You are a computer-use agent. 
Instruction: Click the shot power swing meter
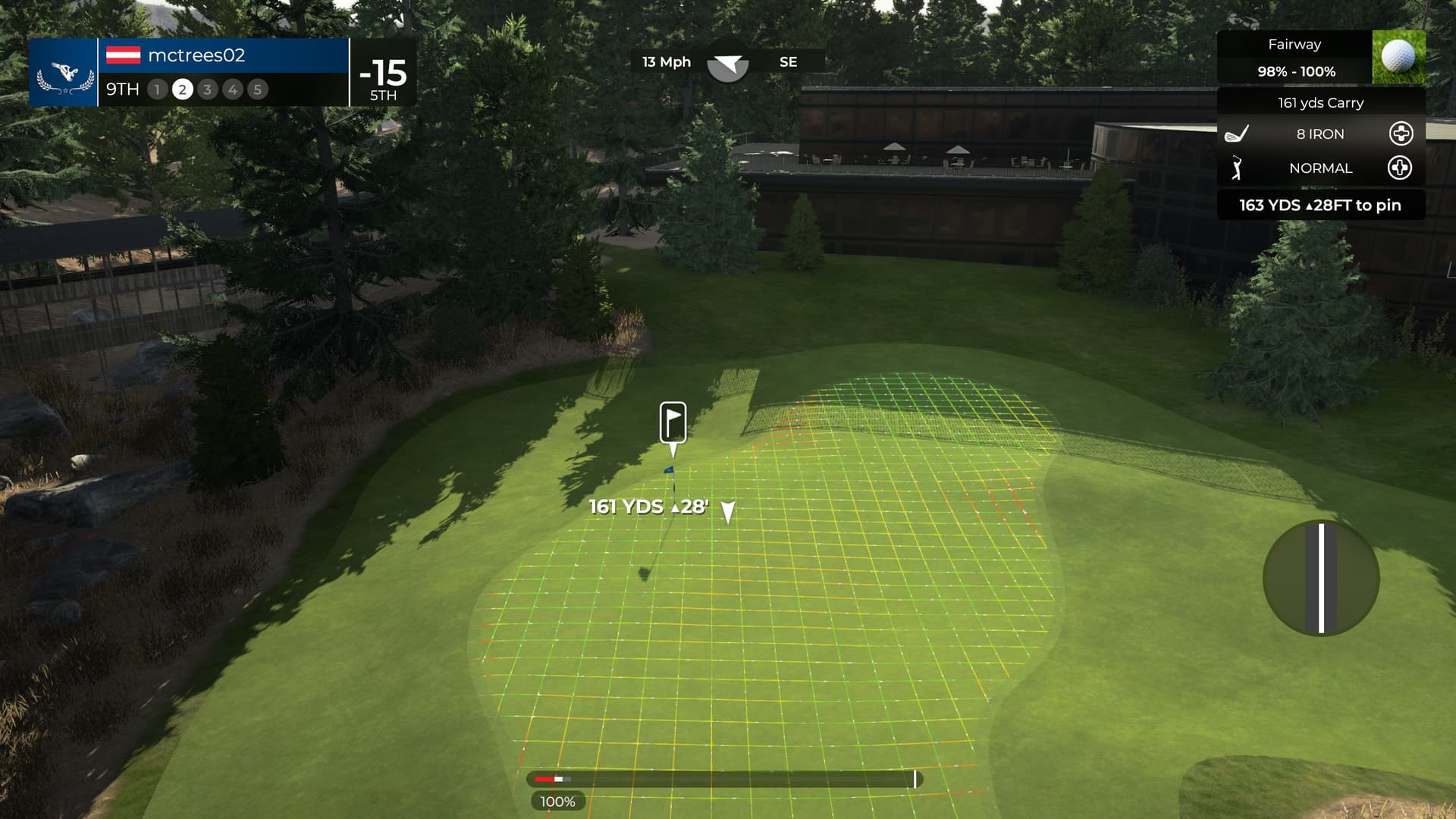point(724,779)
